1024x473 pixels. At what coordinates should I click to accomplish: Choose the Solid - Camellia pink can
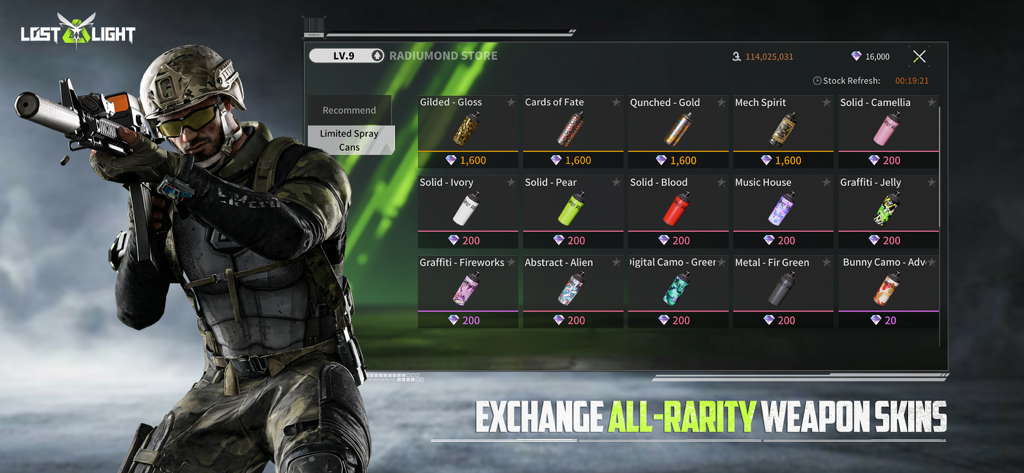coord(887,130)
